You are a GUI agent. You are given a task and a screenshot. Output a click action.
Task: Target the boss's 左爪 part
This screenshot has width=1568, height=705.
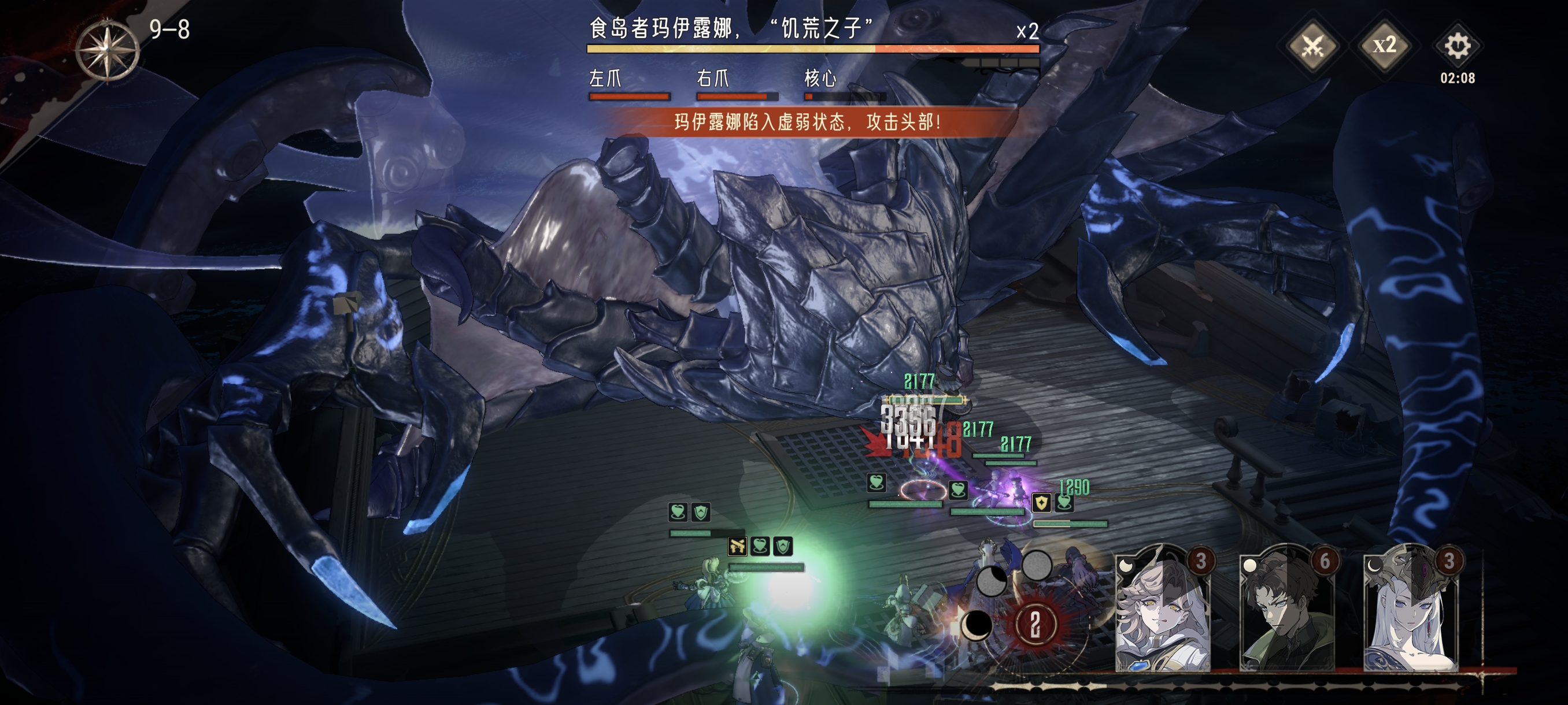629,85
